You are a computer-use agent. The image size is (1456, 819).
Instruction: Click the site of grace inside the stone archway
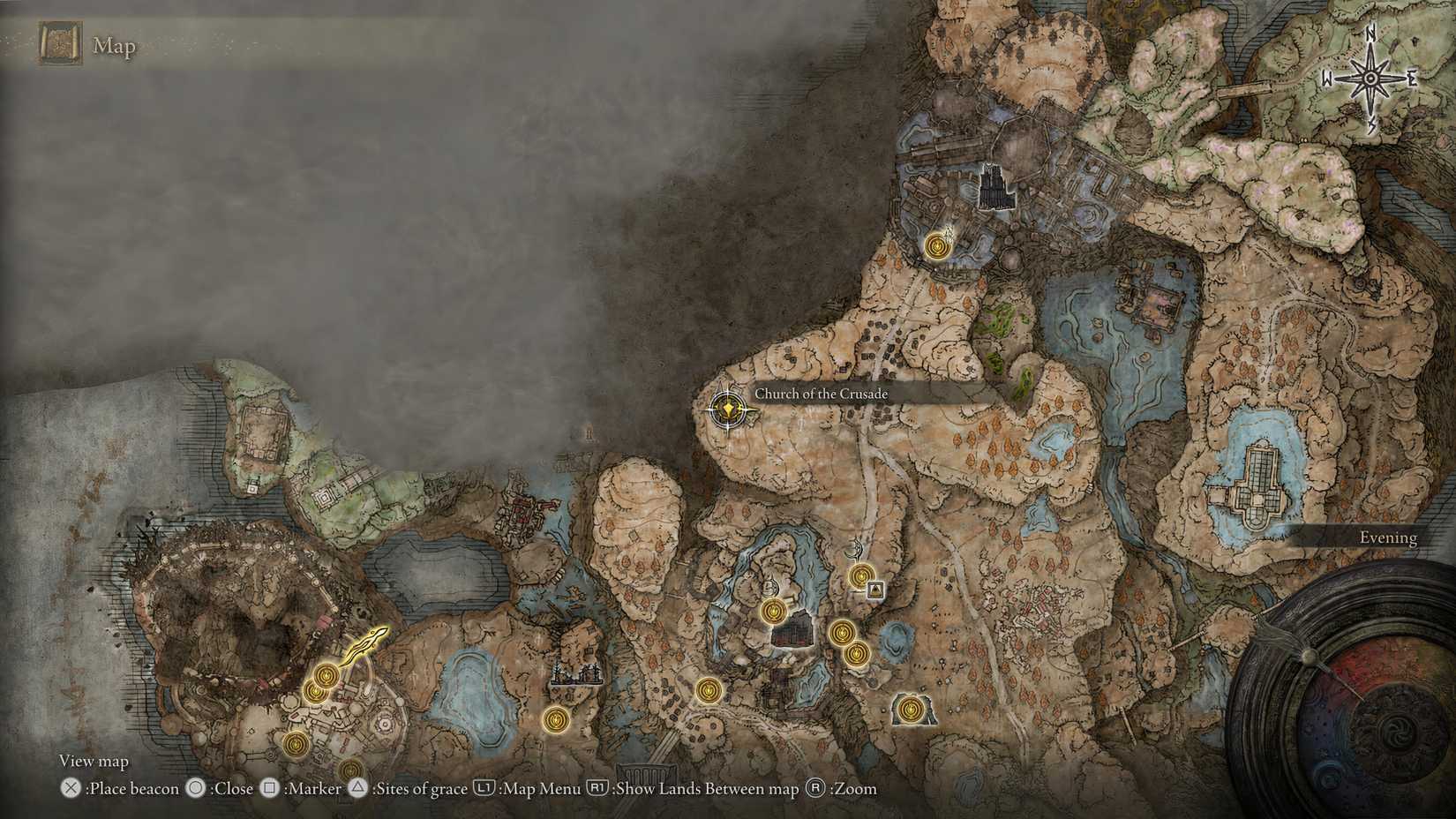[909, 708]
